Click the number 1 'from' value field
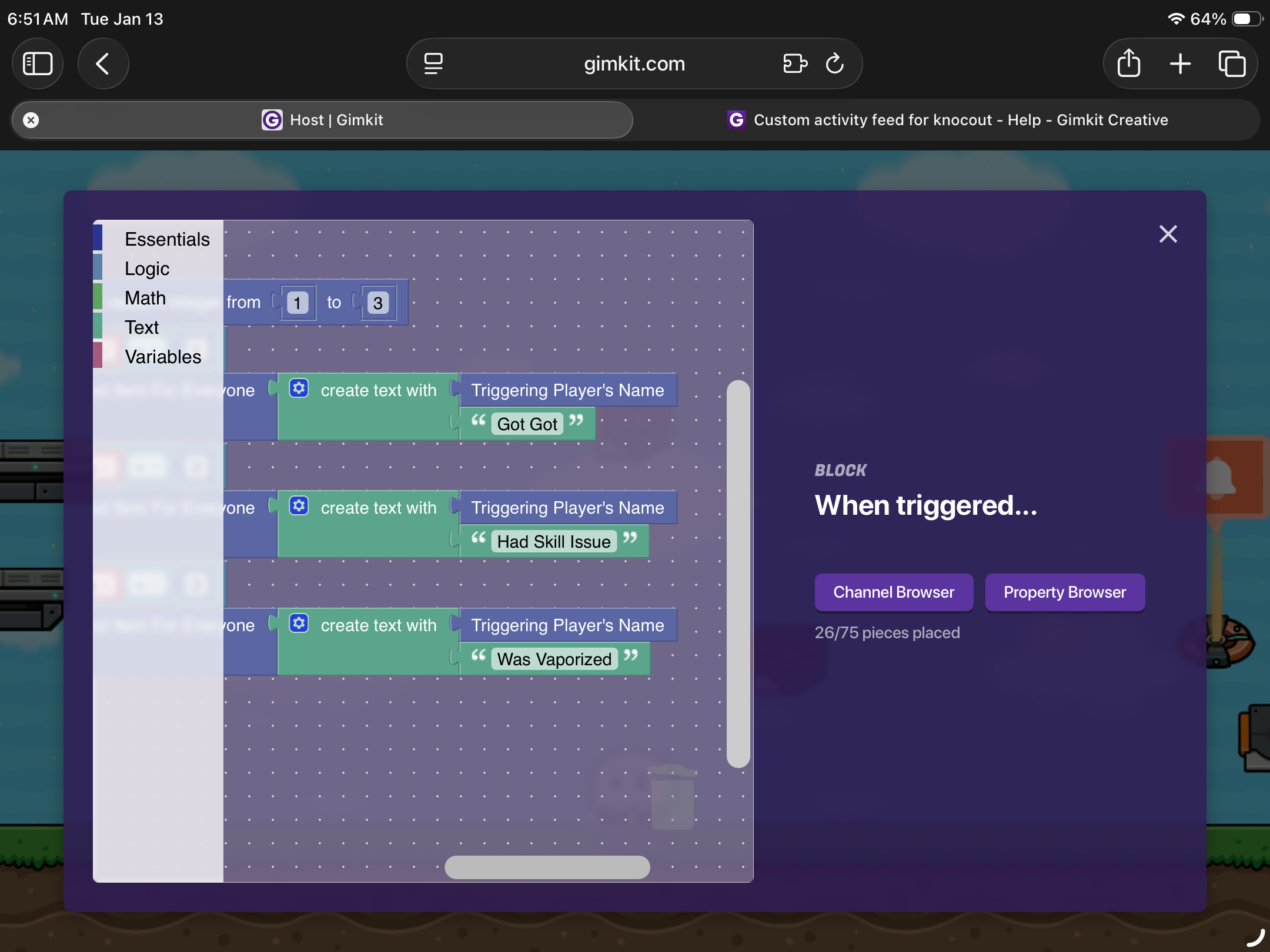This screenshot has width=1270, height=952. [x=298, y=303]
